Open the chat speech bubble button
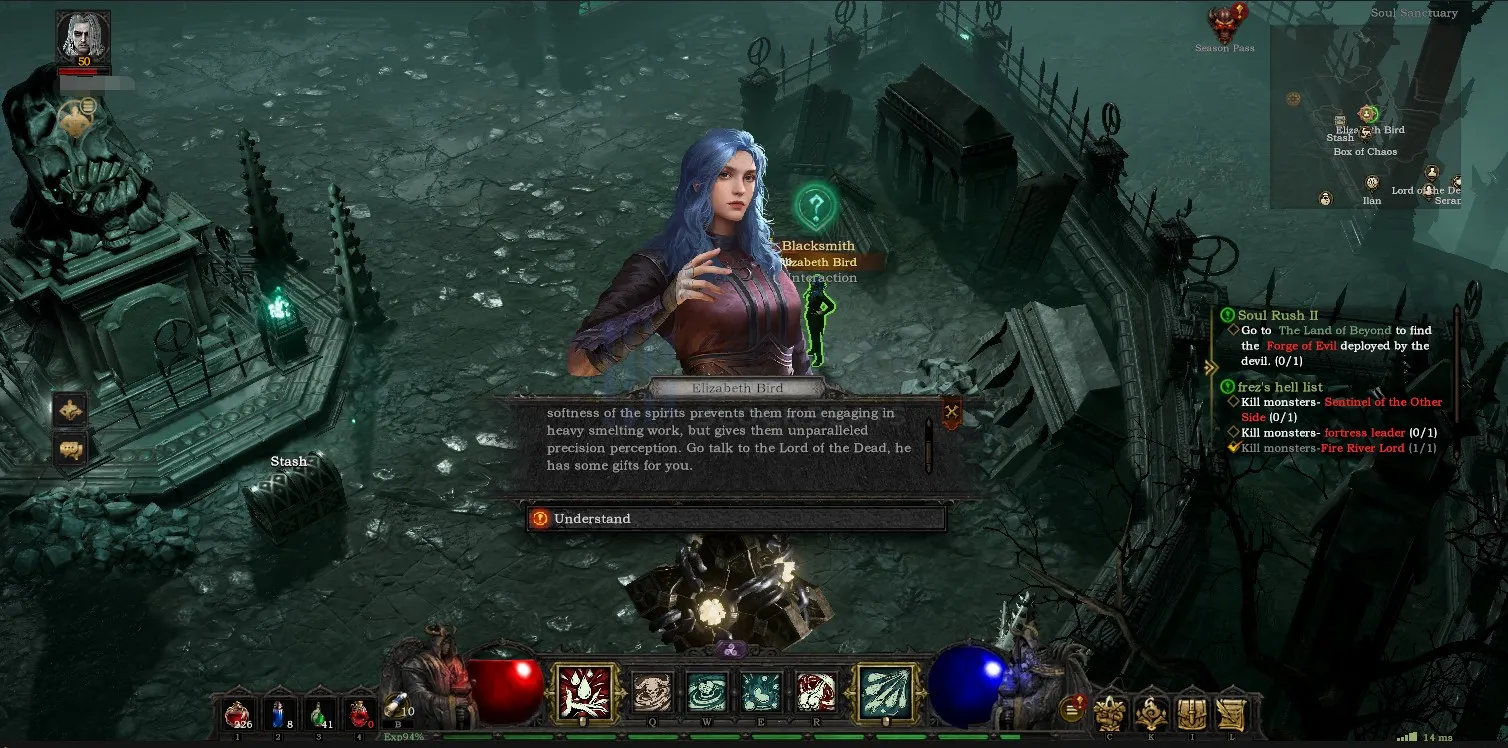 pos(71,449)
